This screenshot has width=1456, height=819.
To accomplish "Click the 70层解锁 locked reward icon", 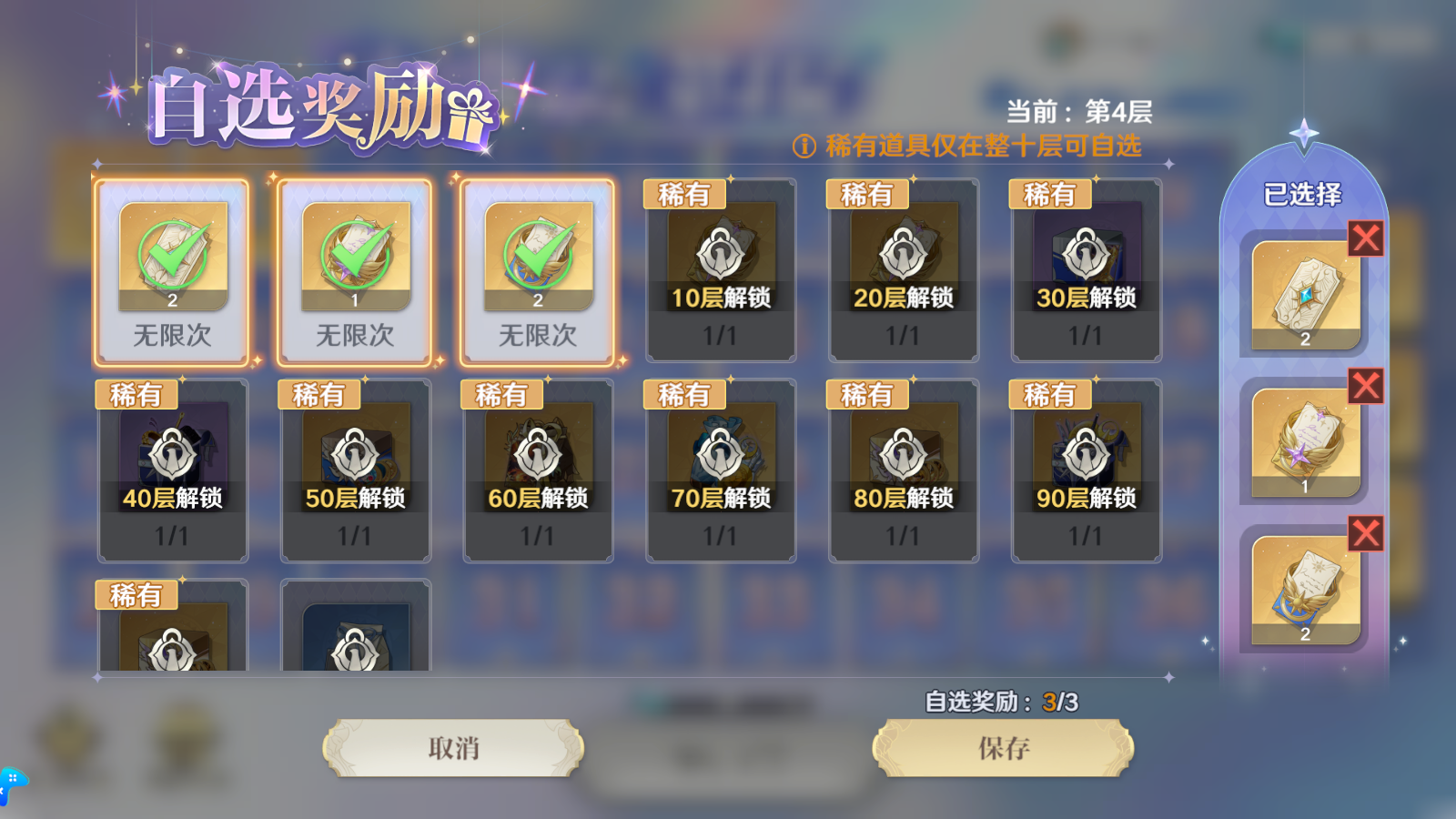I will [722, 455].
